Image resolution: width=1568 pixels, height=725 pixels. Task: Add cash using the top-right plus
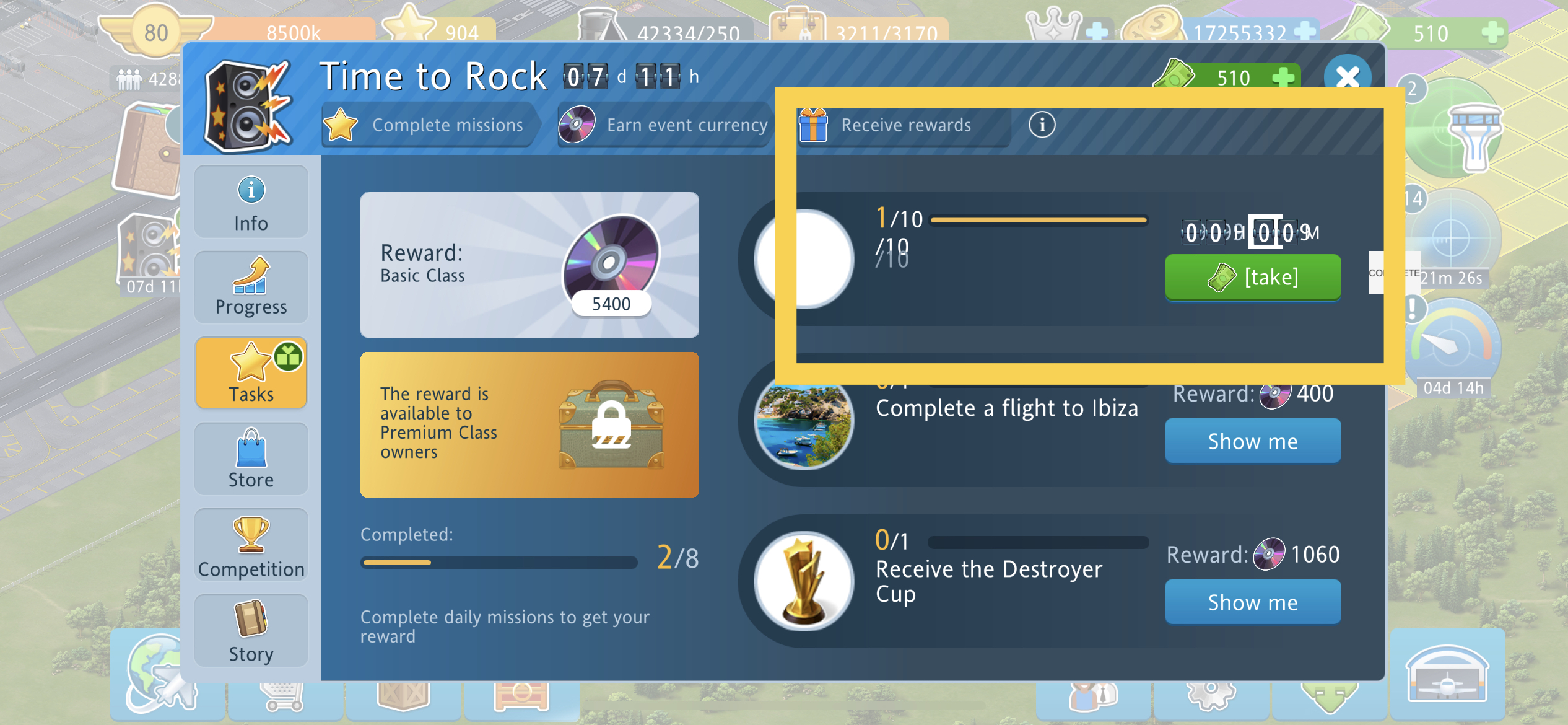[x=1492, y=32]
